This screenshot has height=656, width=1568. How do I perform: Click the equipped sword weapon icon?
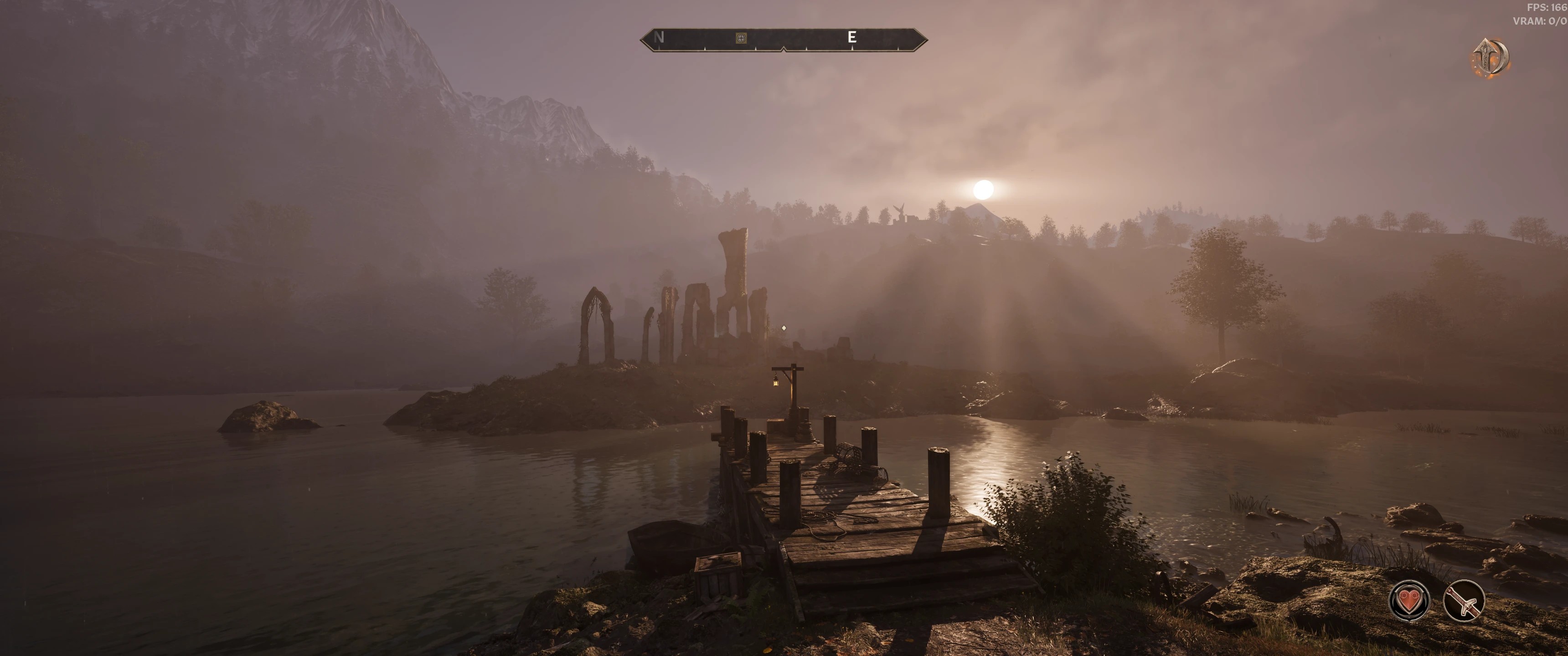point(1464,601)
